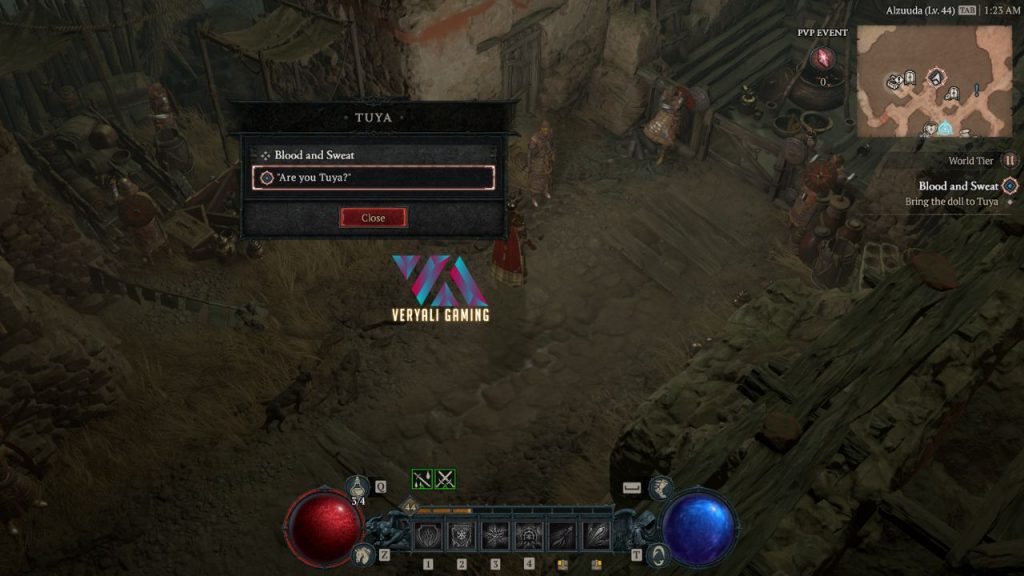This screenshot has width=1024, height=576.
Task: Activate the fifth skill bar slot
Action: tap(562, 536)
